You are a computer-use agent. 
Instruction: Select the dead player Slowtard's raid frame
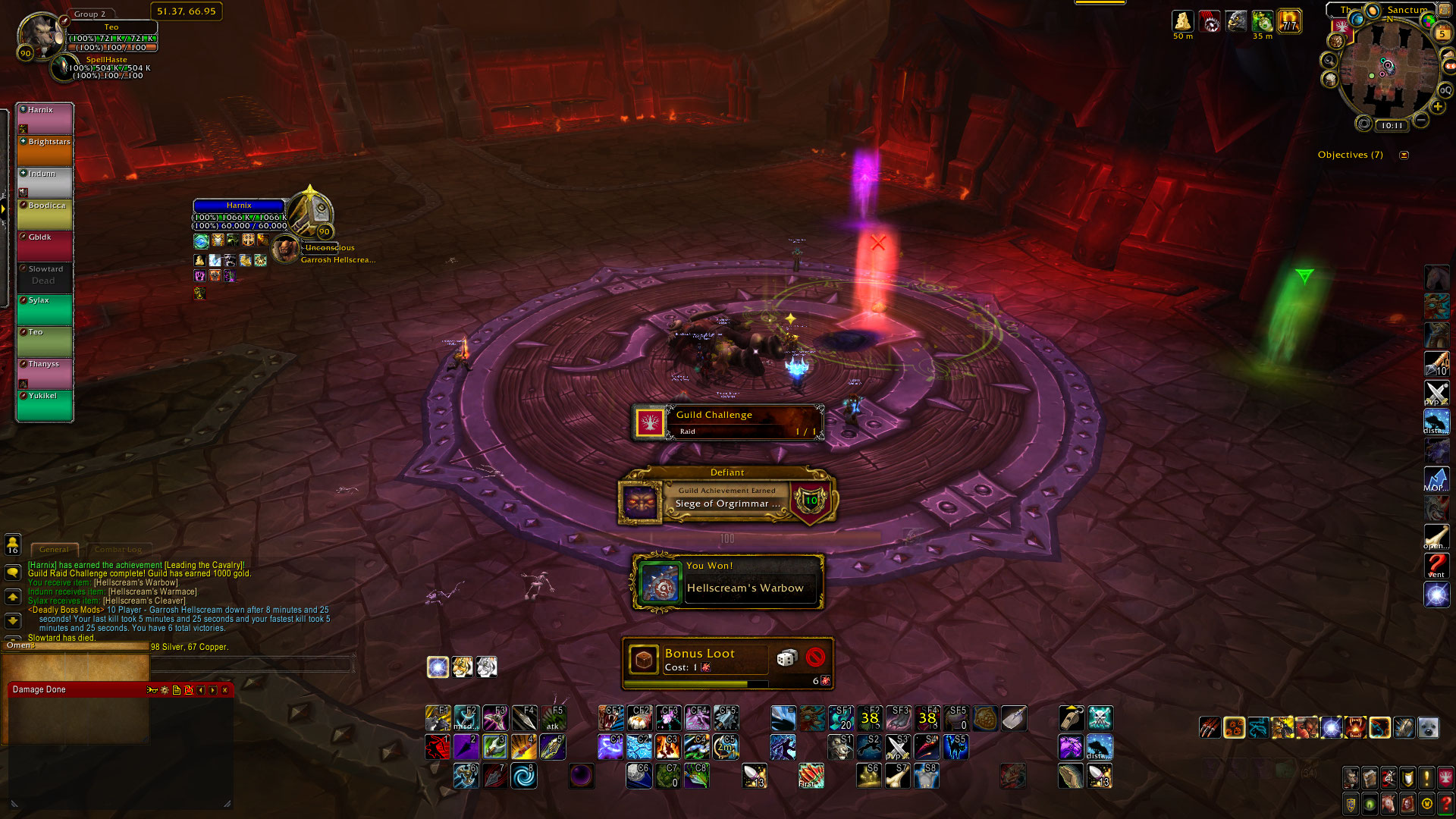pos(45,278)
